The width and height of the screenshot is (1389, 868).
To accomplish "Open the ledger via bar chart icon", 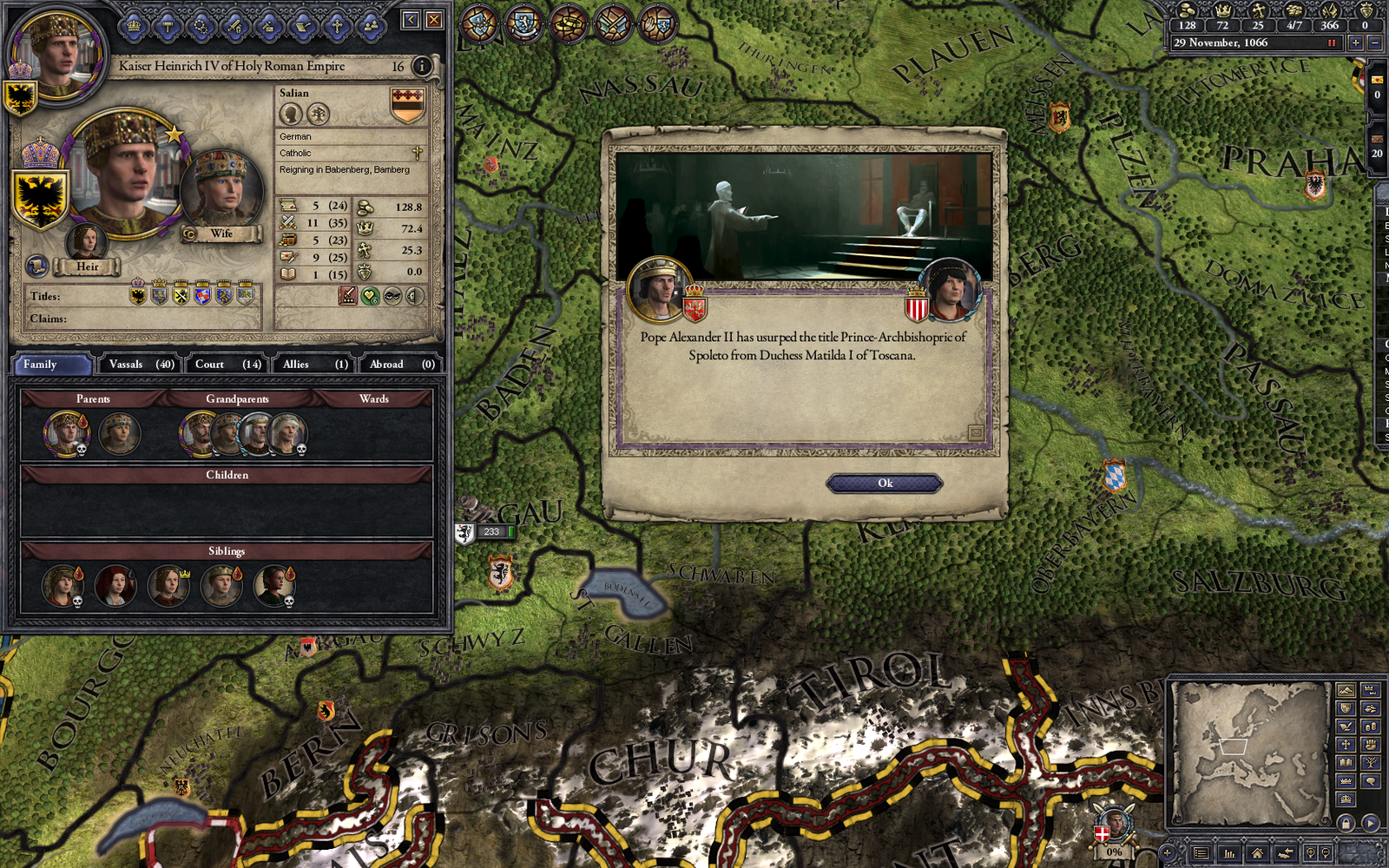I will tap(1229, 853).
